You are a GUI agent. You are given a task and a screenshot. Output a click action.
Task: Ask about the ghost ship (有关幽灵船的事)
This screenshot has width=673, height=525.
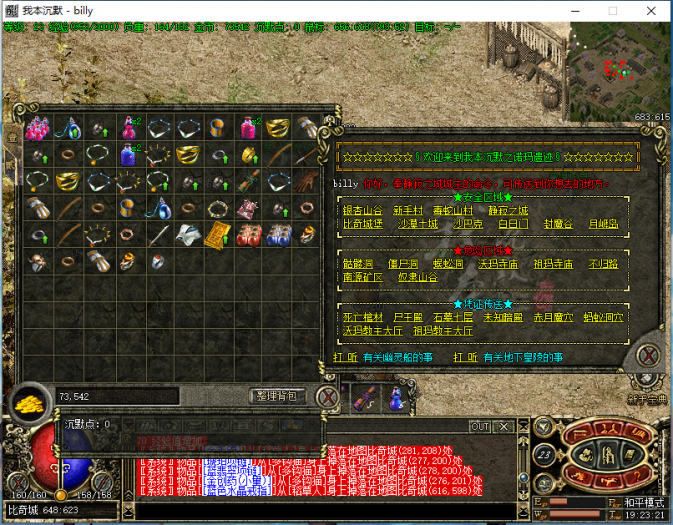coord(398,357)
